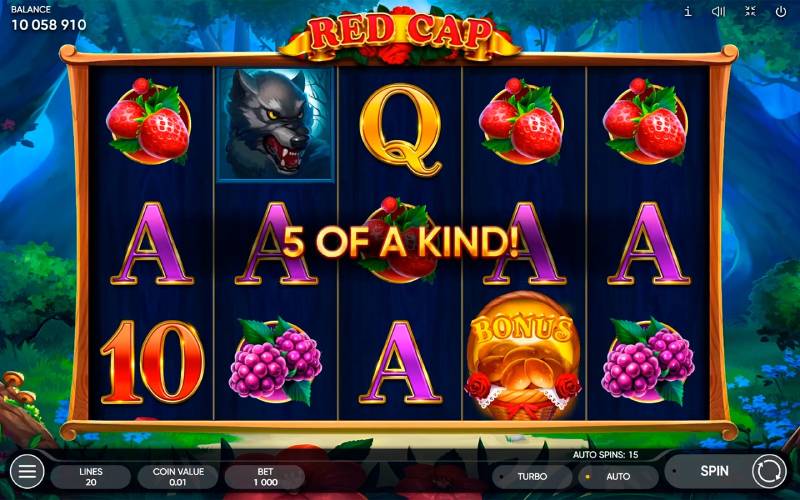
Task: Open the hamburger menu
Action: point(27,471)
